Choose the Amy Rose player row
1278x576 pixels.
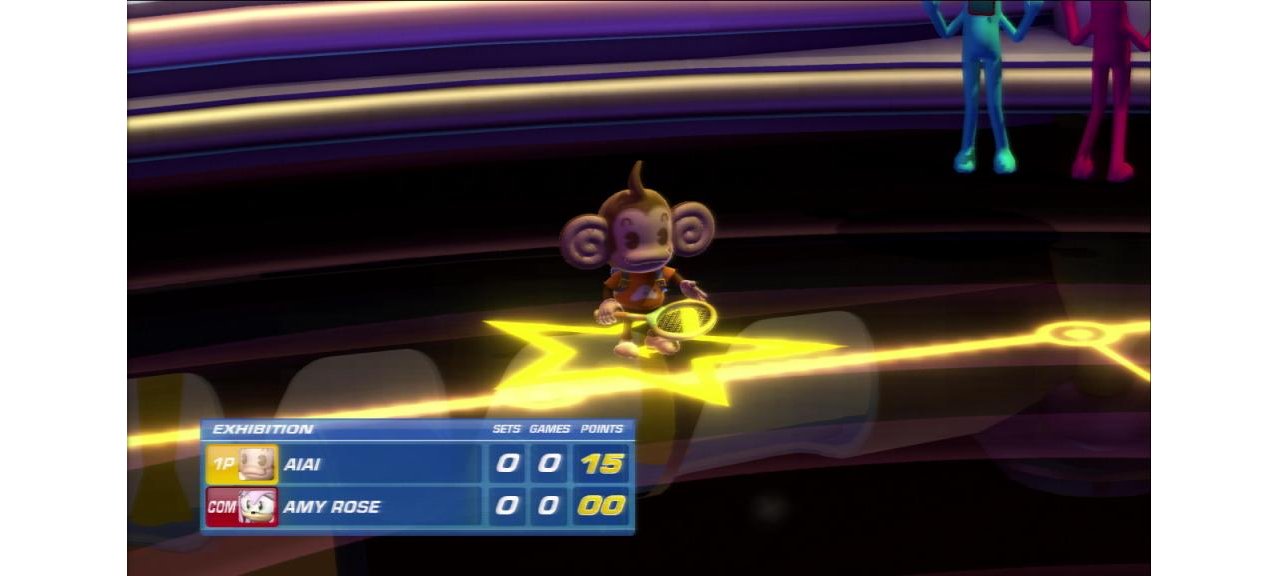tap(380, 507)
